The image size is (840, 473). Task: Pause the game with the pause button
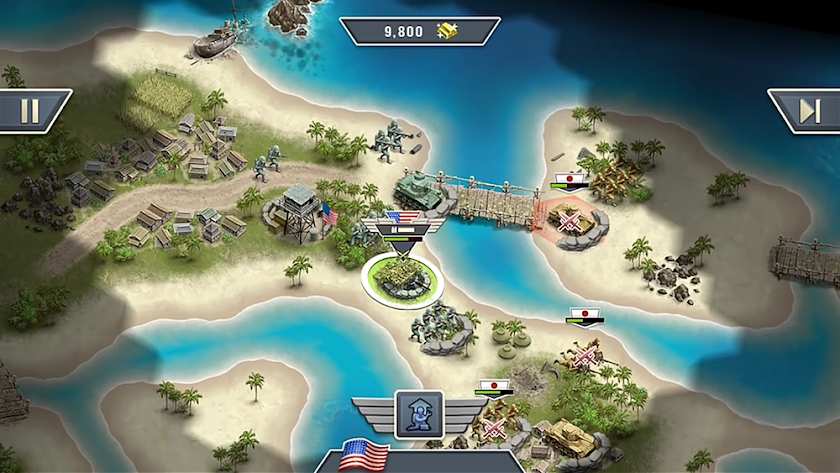point(30,111)
